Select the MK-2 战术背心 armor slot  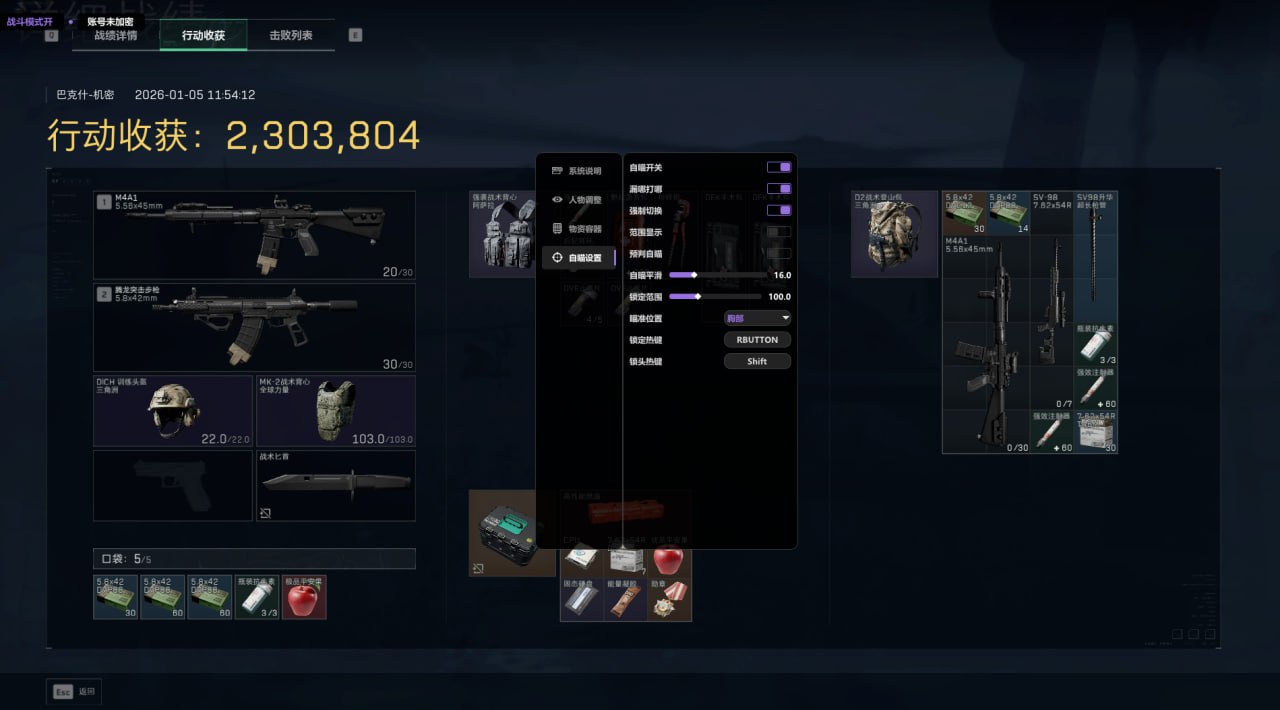tap(335, 411)
